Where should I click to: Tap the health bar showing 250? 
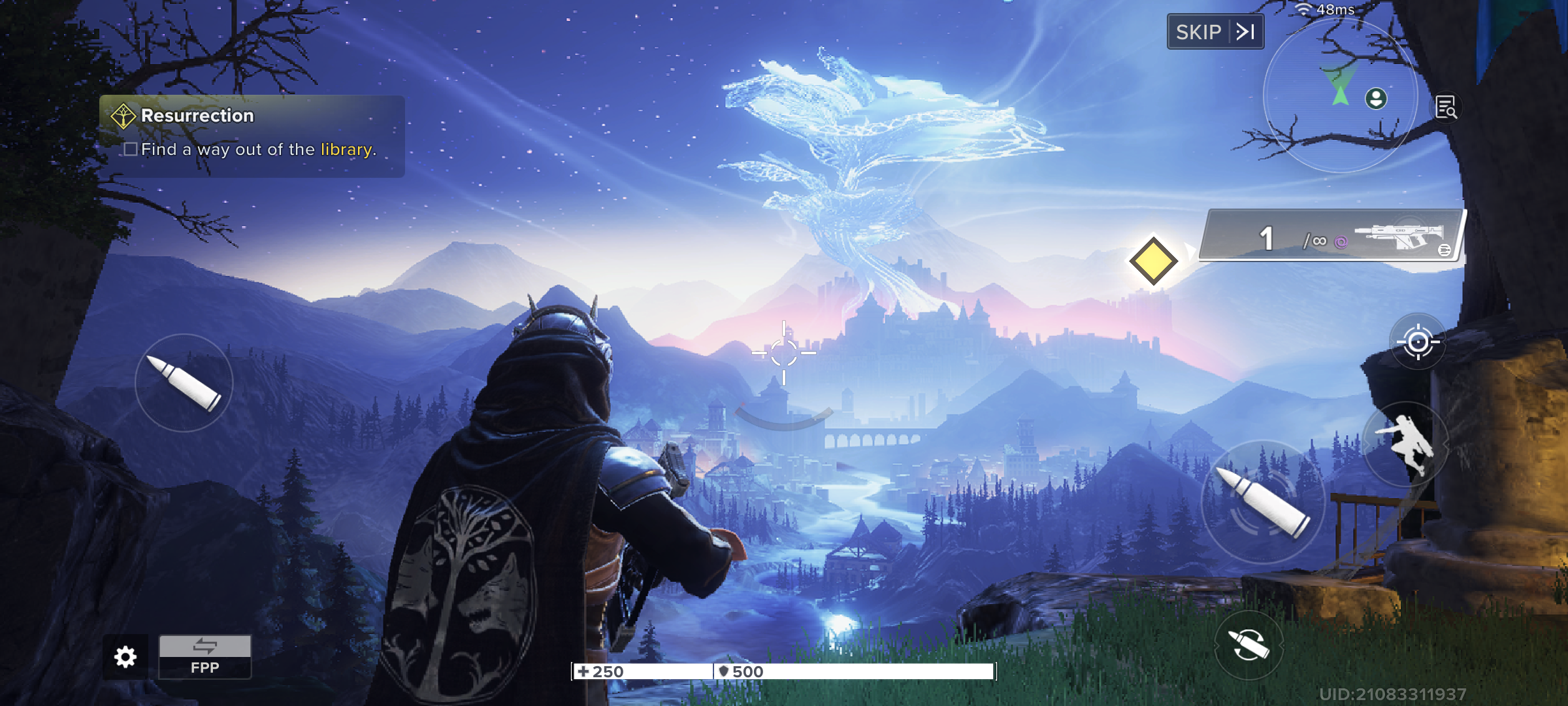[x=644, y=671]
